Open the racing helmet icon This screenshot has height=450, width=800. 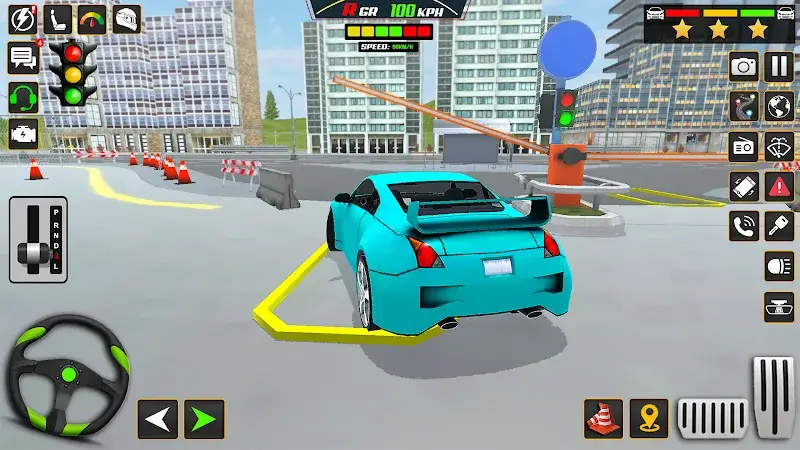[x=126, y=19]
